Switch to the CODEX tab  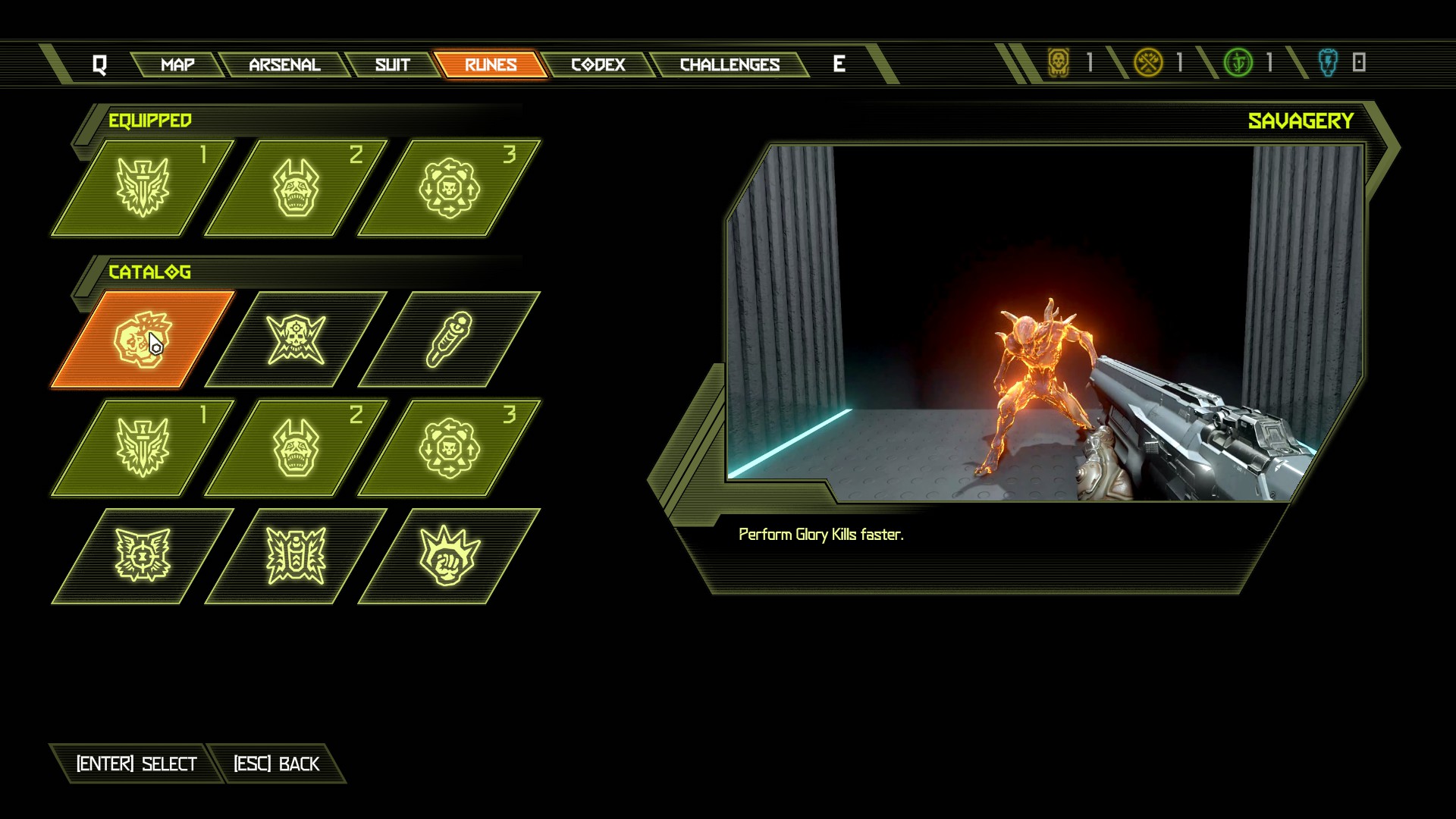[x=598, y=65]
